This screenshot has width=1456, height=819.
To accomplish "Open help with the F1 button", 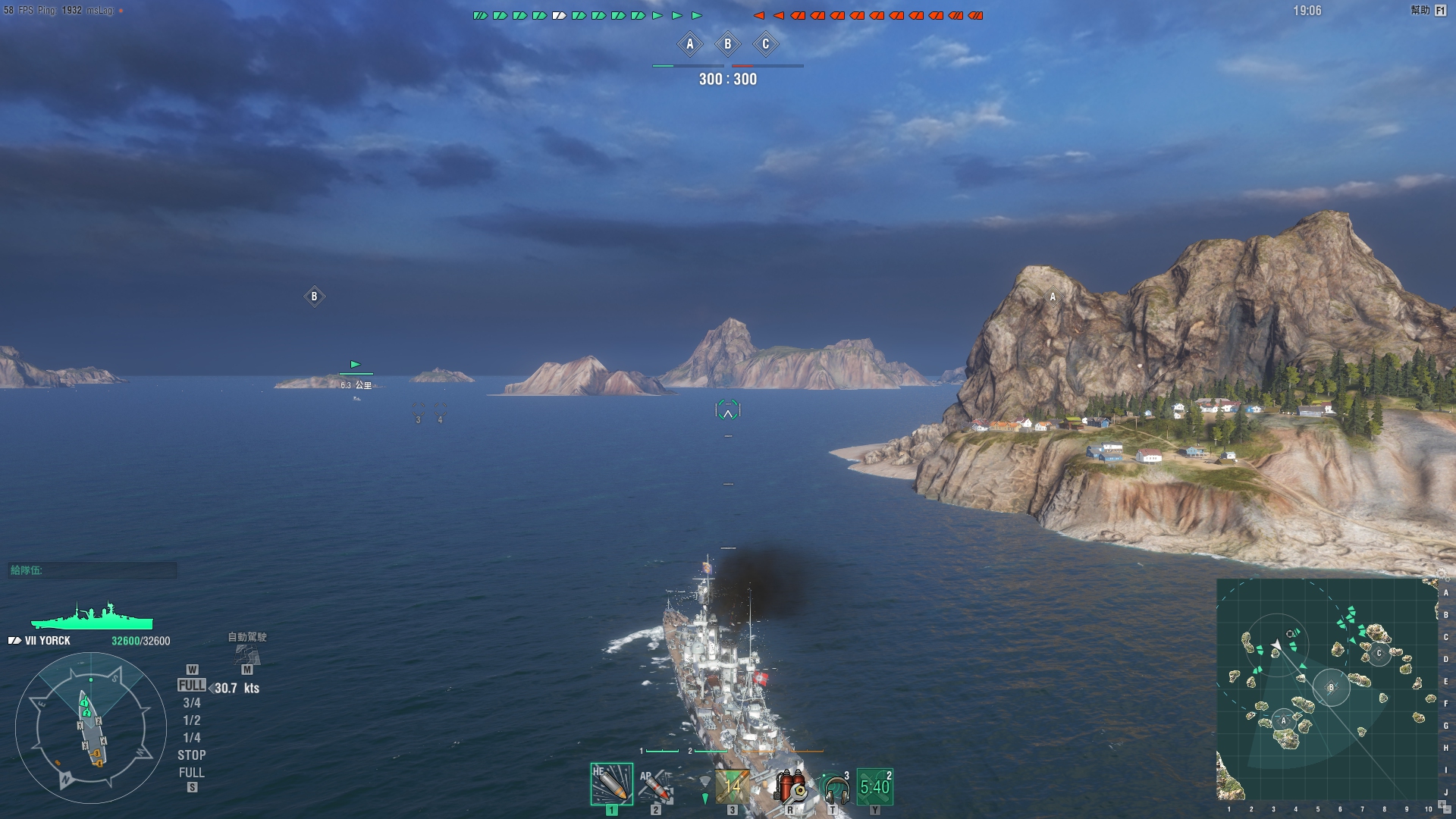I will [1440, 11].
